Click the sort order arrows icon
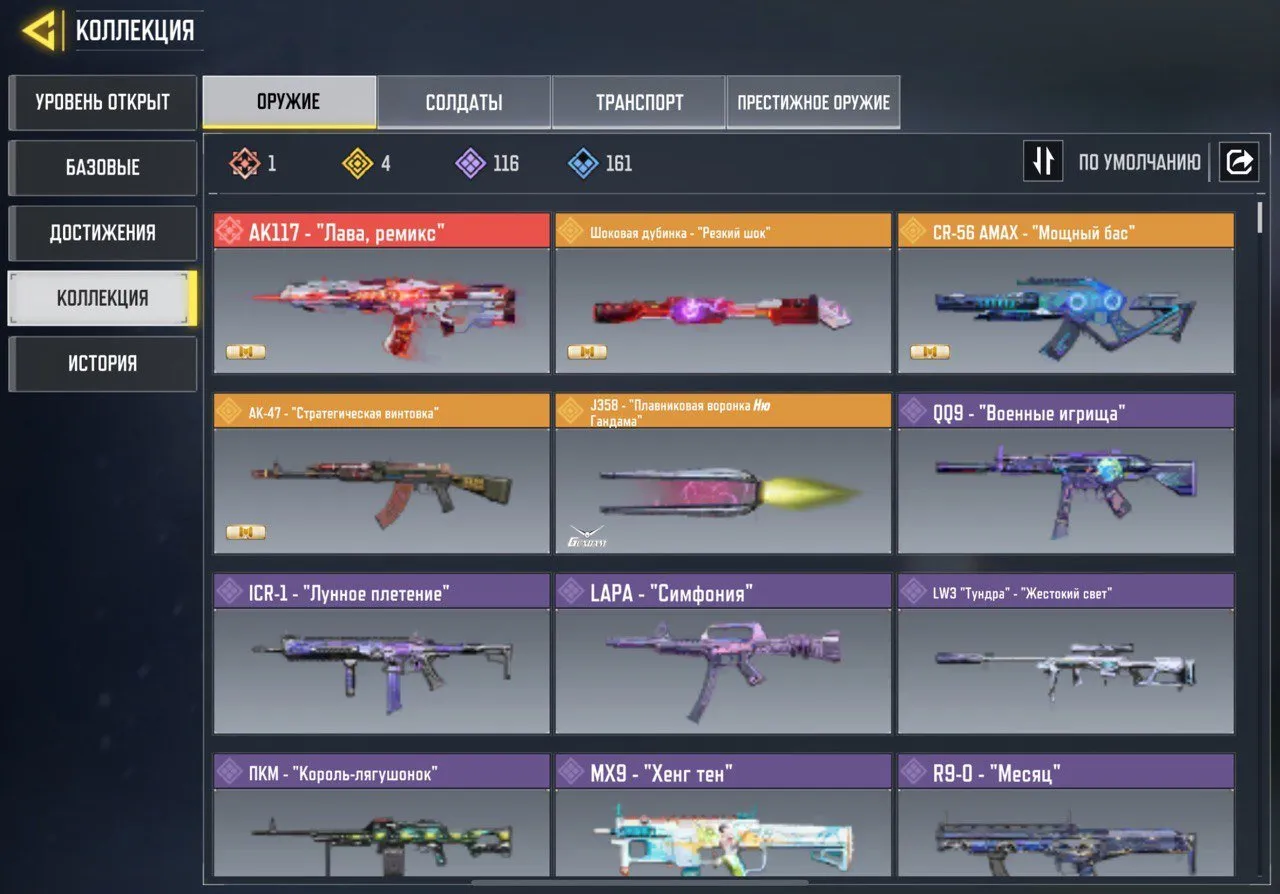This screenshot has width=1280, height=894. click(x=1043, y=161)
